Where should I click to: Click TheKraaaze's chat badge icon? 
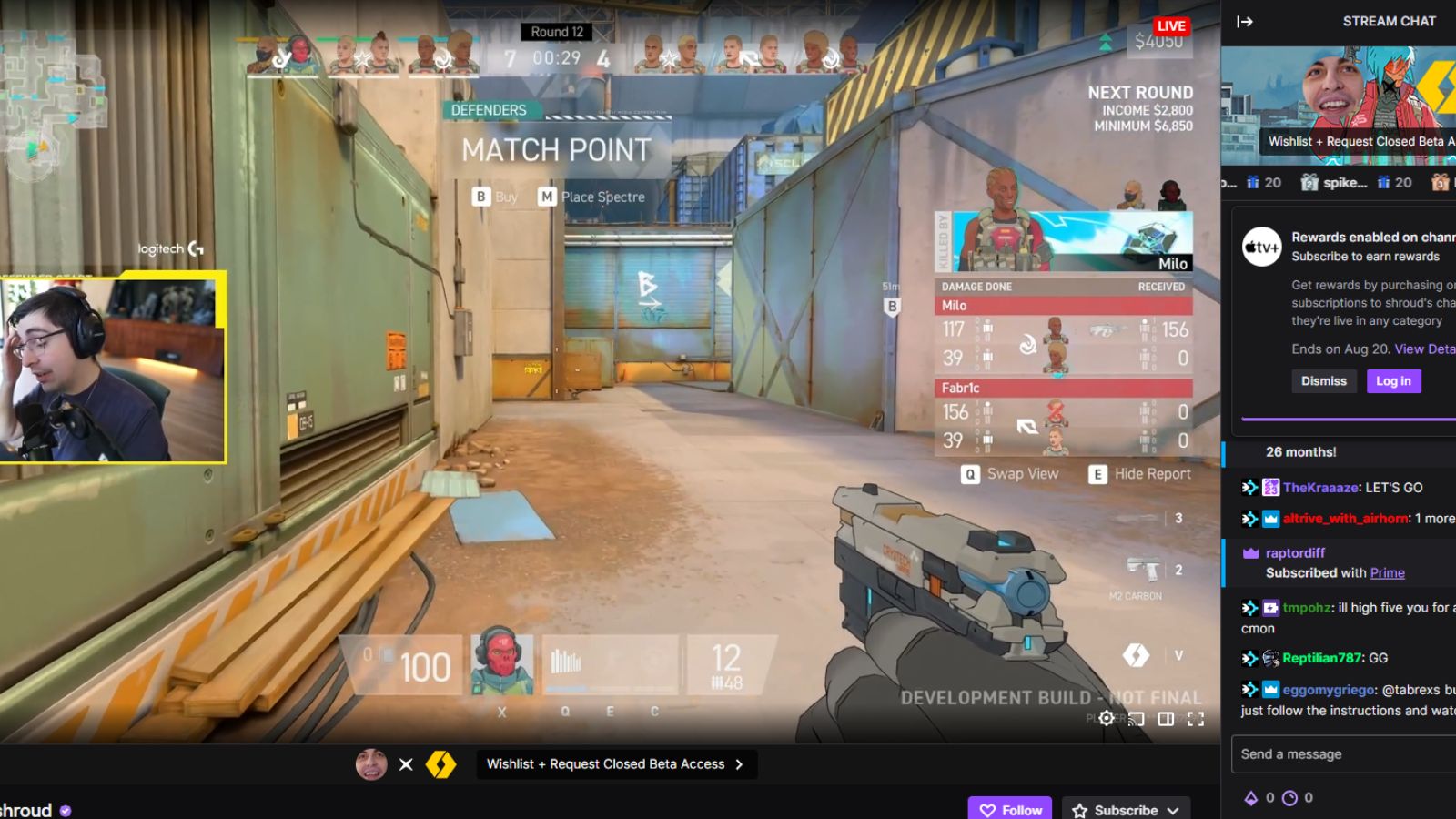coord(1270,488)
